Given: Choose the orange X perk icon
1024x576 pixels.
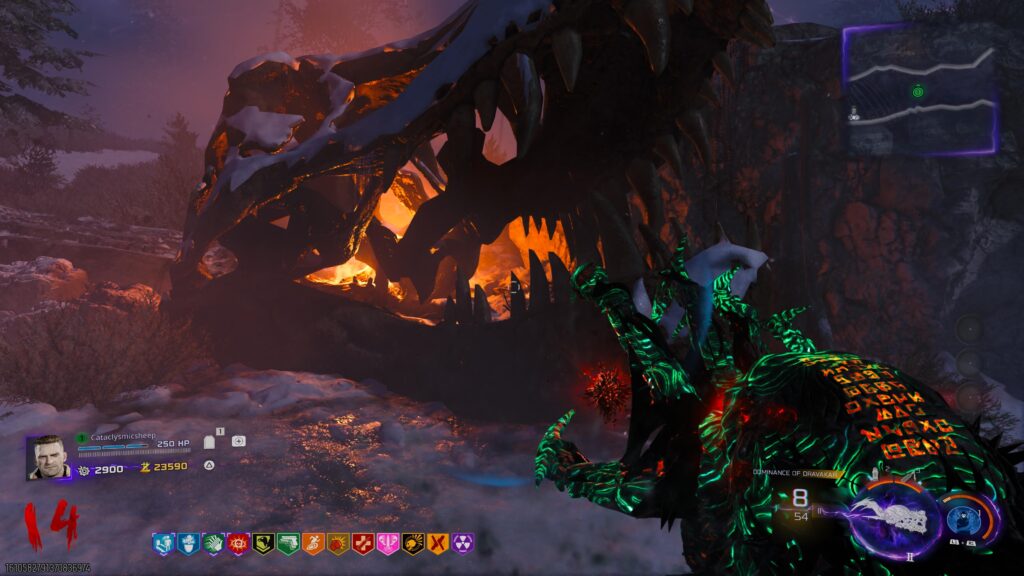Looking at the screenshot, I should [x=437, y=543].
